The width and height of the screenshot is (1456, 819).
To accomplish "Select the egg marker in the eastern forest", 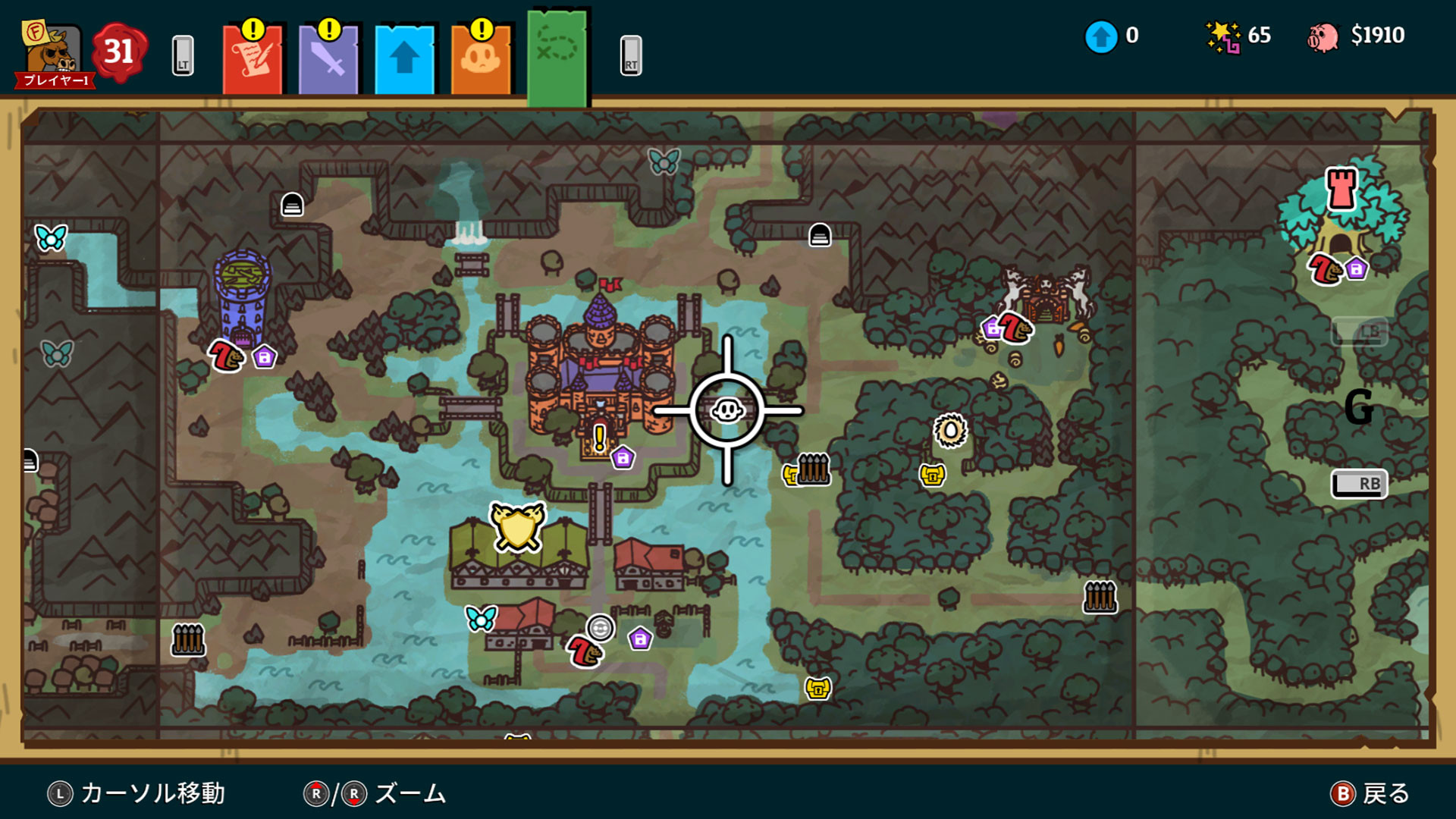I will pos(949,430).
